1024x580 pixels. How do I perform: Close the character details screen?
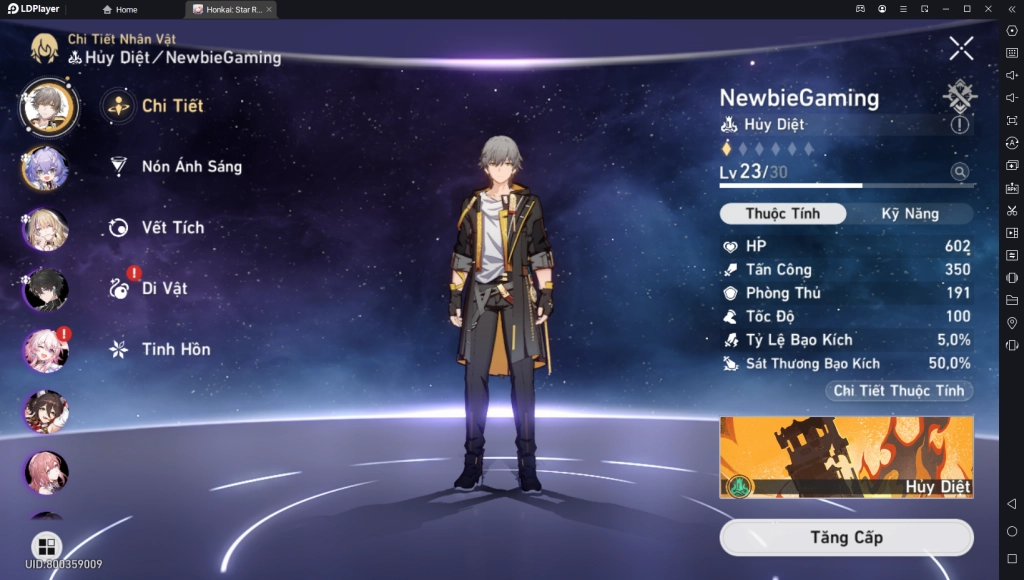tap(961, 48)
